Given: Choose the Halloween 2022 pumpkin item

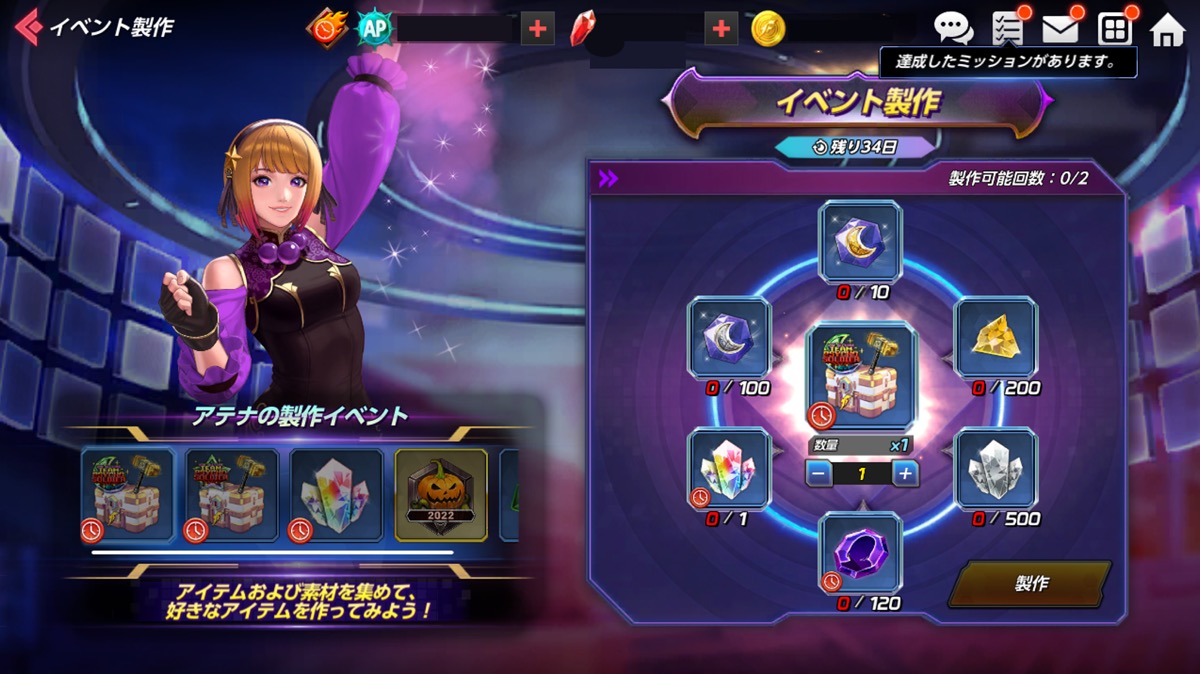Looking at the screenshot, I should click(x=441, y=495).
